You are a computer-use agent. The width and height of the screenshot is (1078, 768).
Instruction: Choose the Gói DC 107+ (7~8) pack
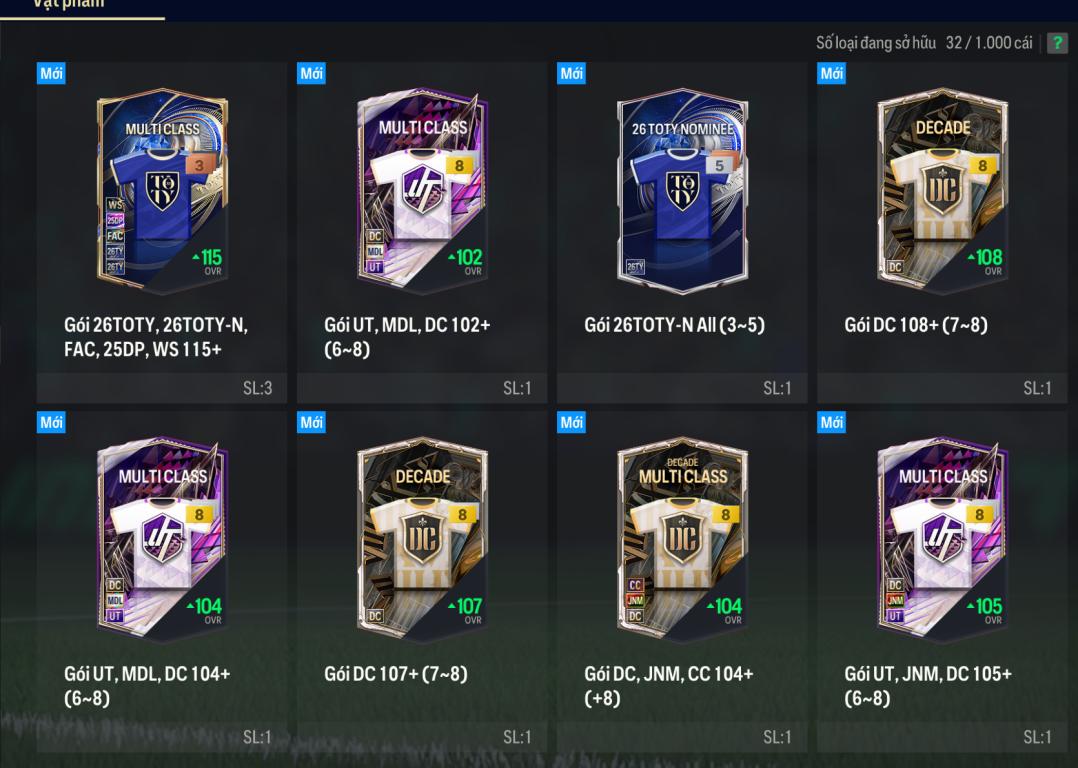tap(422, 542)
